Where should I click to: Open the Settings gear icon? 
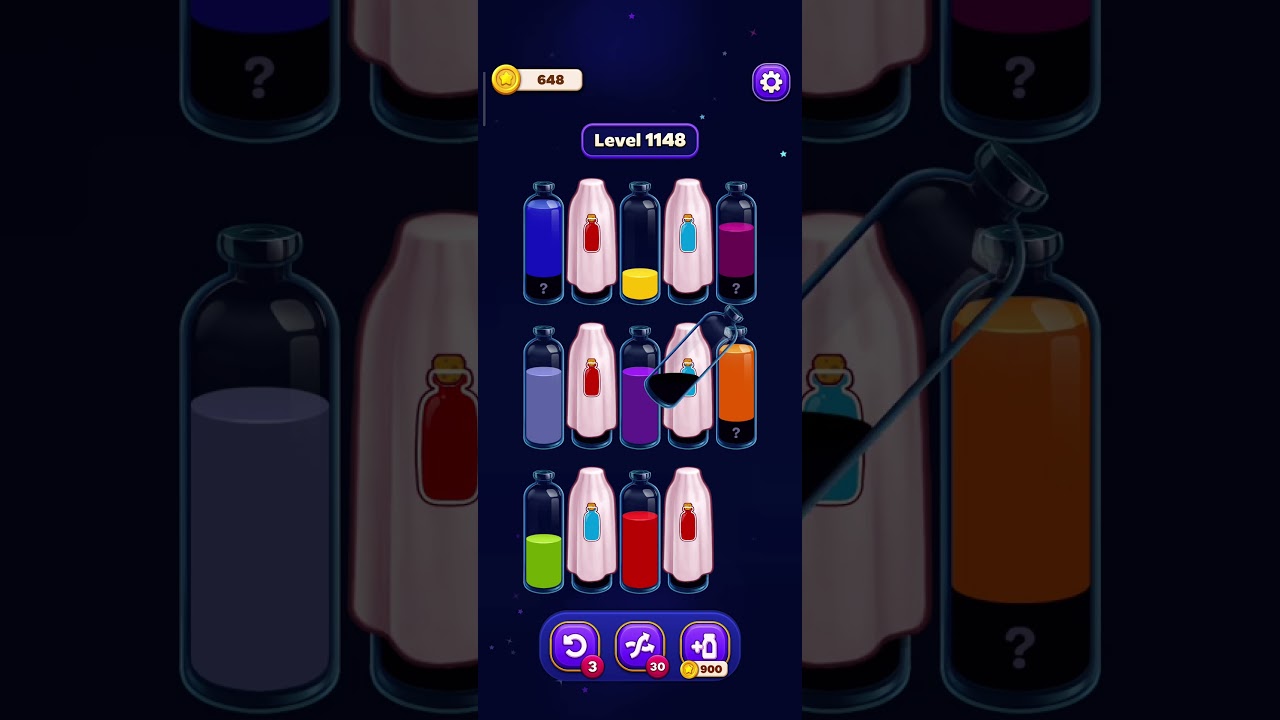click(x=770, y=81)
